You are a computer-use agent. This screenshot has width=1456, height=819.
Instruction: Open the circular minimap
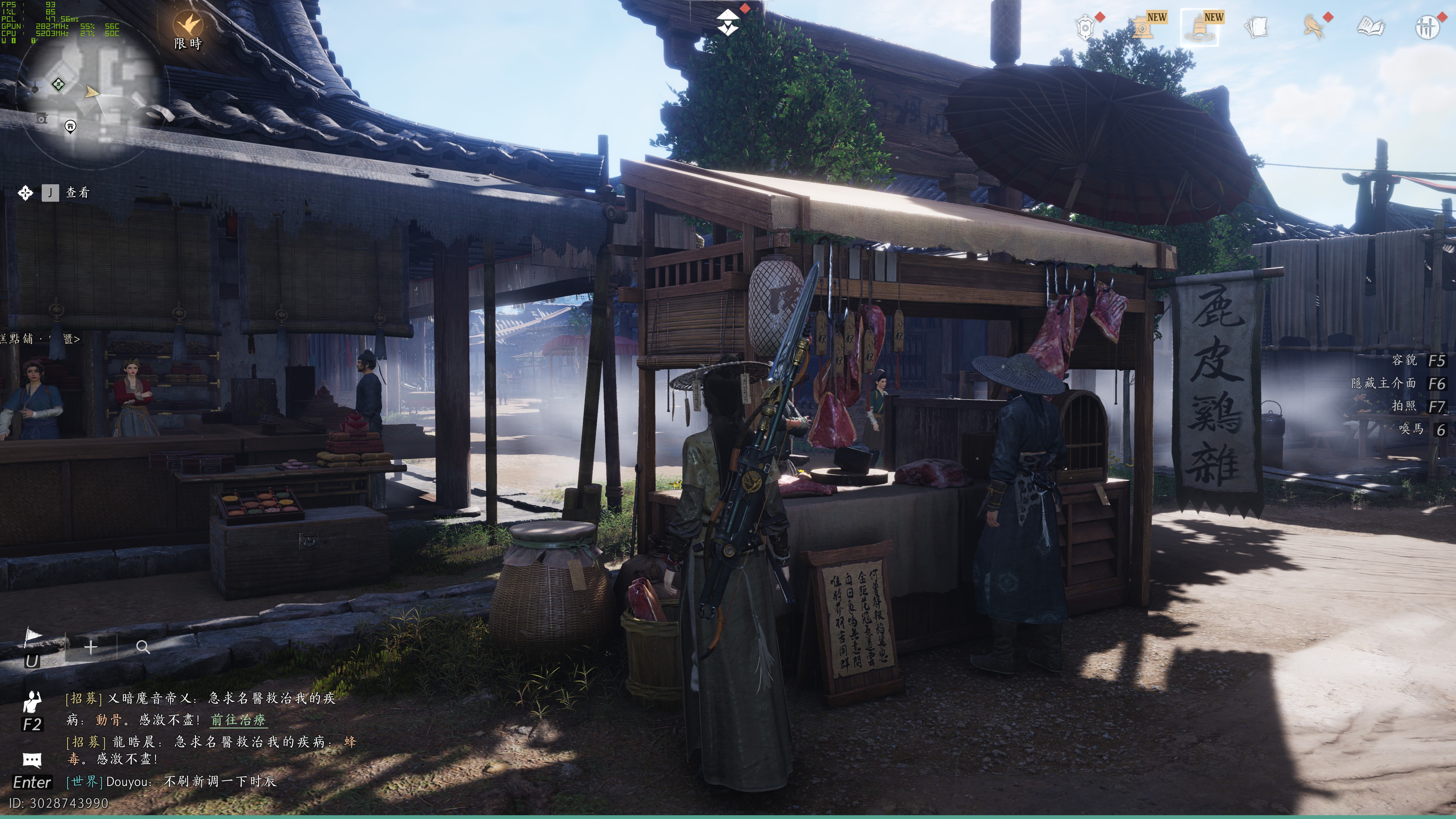coord(91,96)
